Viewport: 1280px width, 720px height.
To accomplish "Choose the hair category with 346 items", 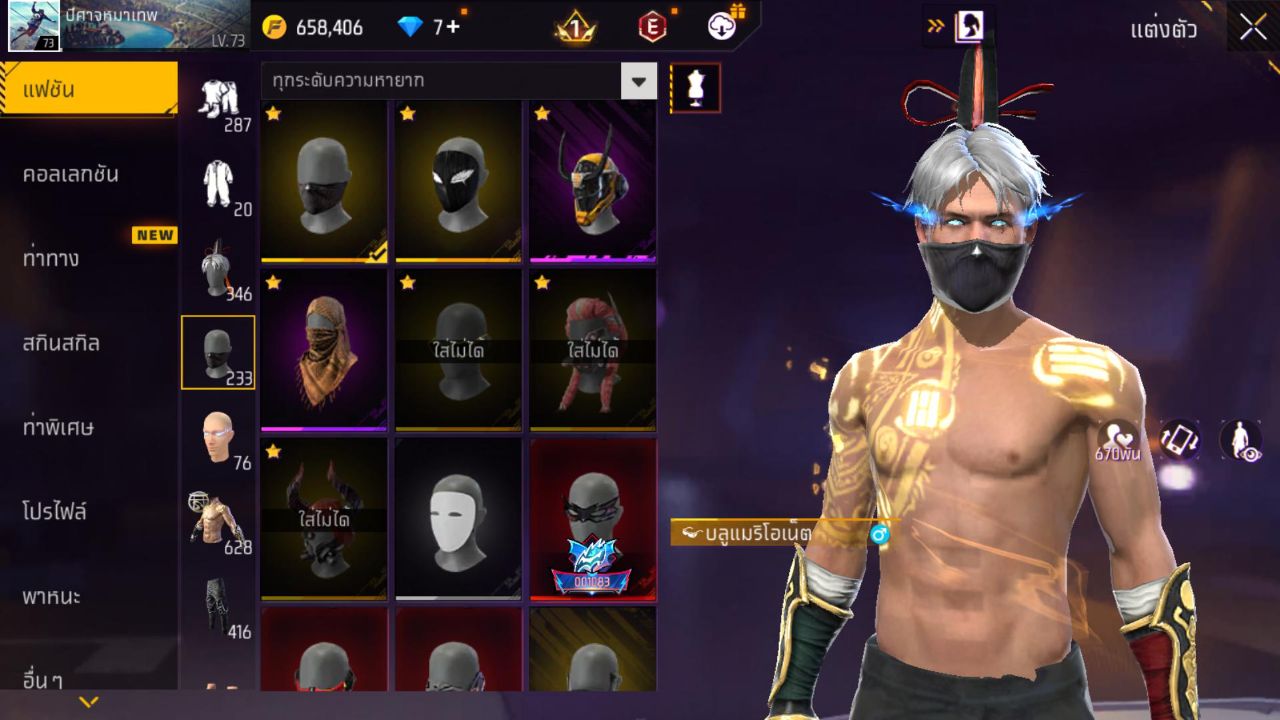I will tap(218, 270).
